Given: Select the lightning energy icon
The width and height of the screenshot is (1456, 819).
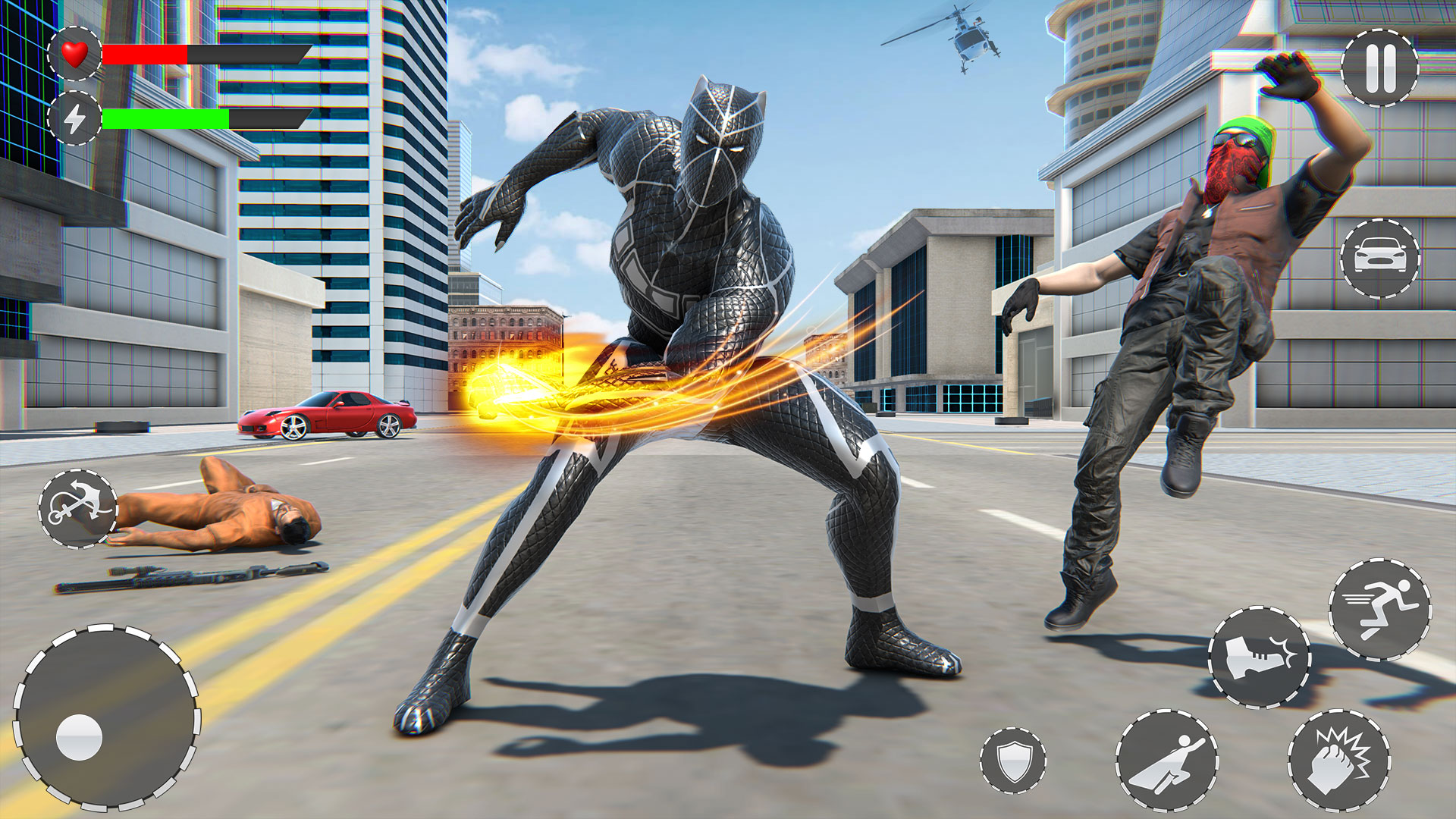Looking at the screenshot, I should tap(75, 120).
